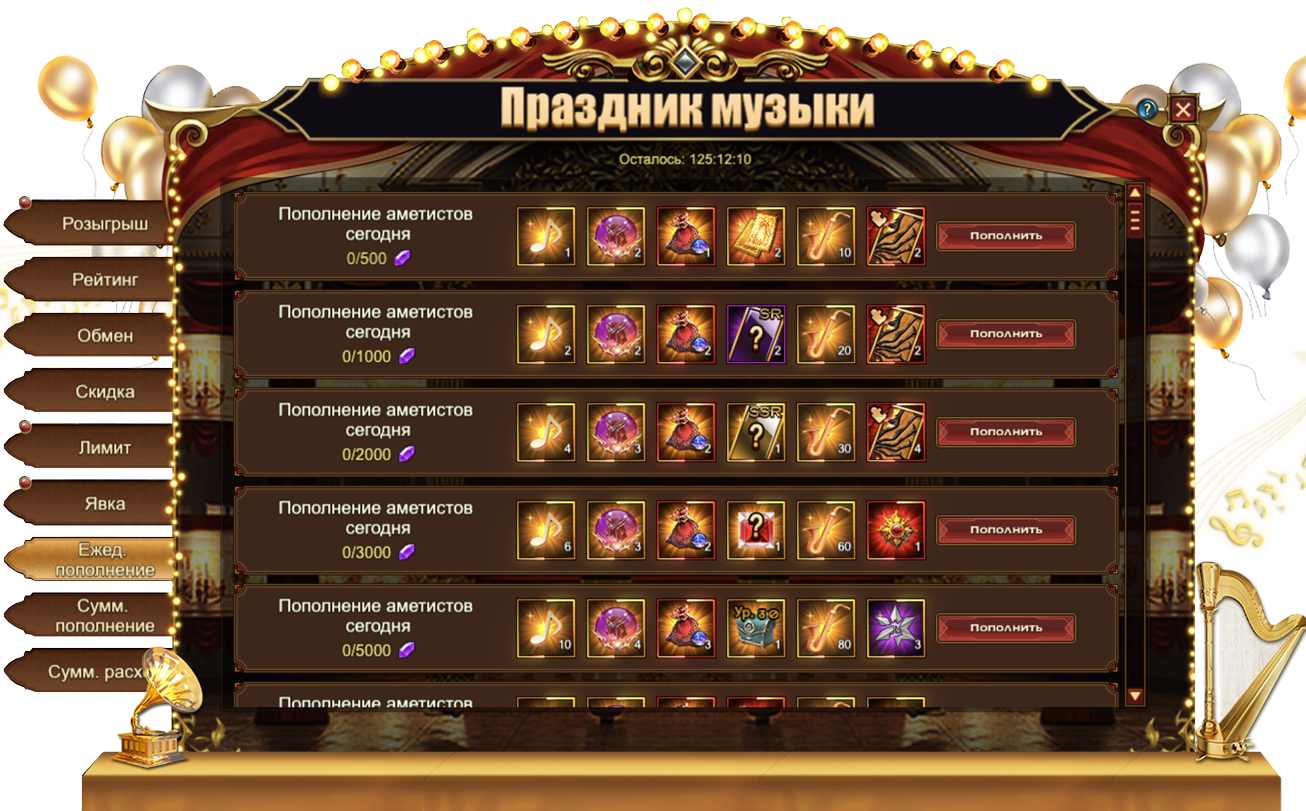
Task: Choose Пополнить on the 0/2000 row
Action: pyautogui.click(x=1005, y=432)
